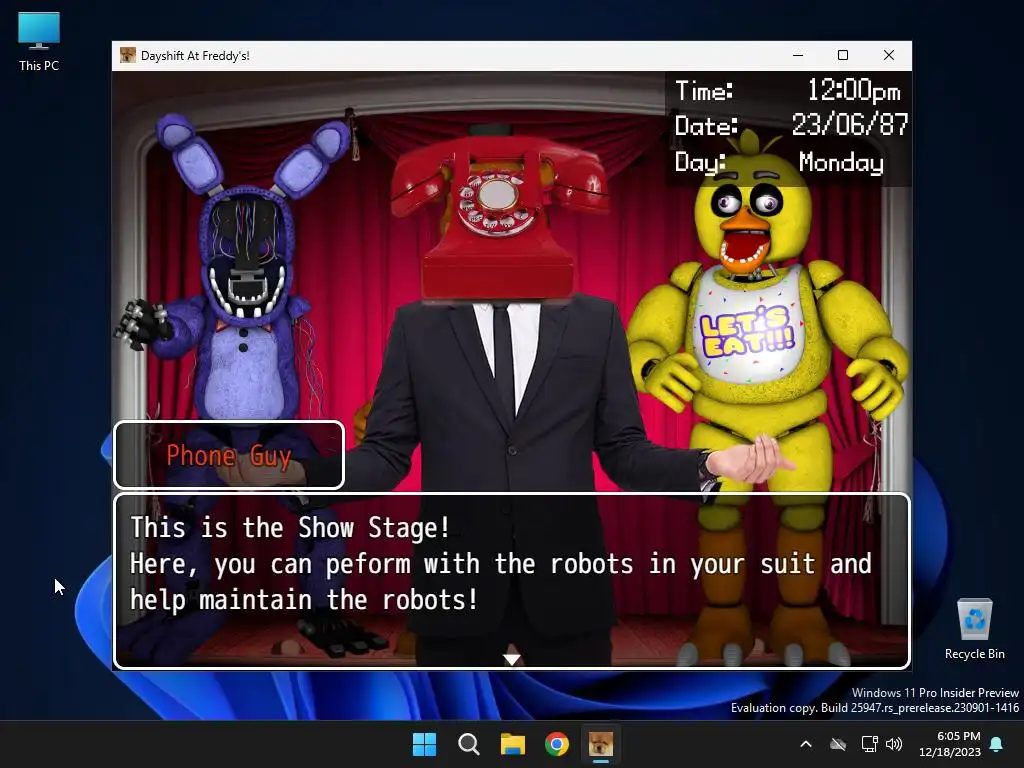
Task: Maximize the game window
Action: (x=842, y=55)
